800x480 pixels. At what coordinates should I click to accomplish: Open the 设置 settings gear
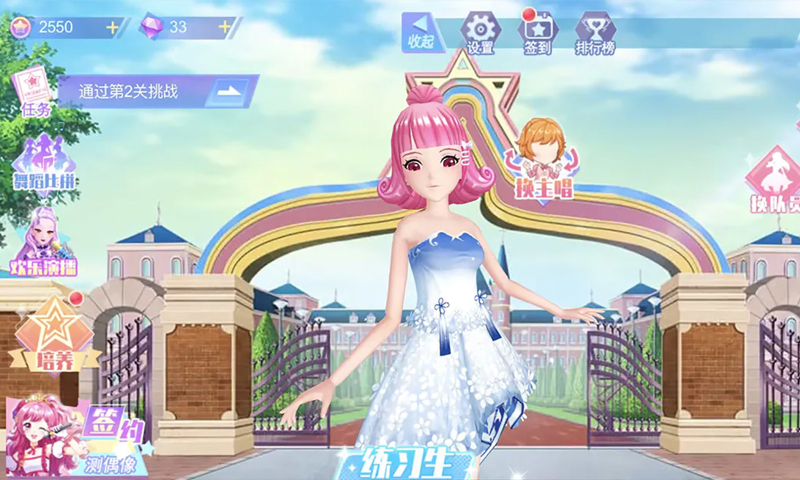pos(480,32)
